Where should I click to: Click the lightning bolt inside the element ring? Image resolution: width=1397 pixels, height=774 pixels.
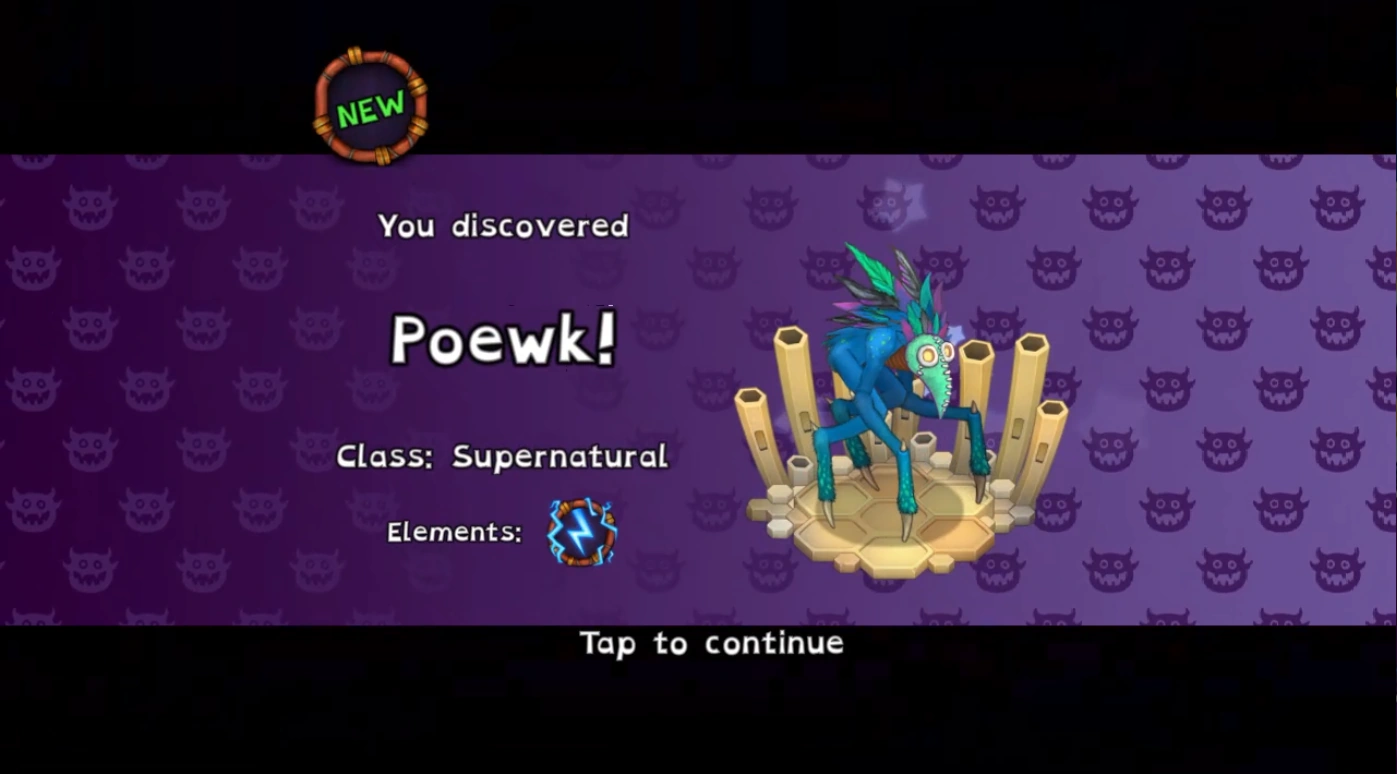[581, 532]
